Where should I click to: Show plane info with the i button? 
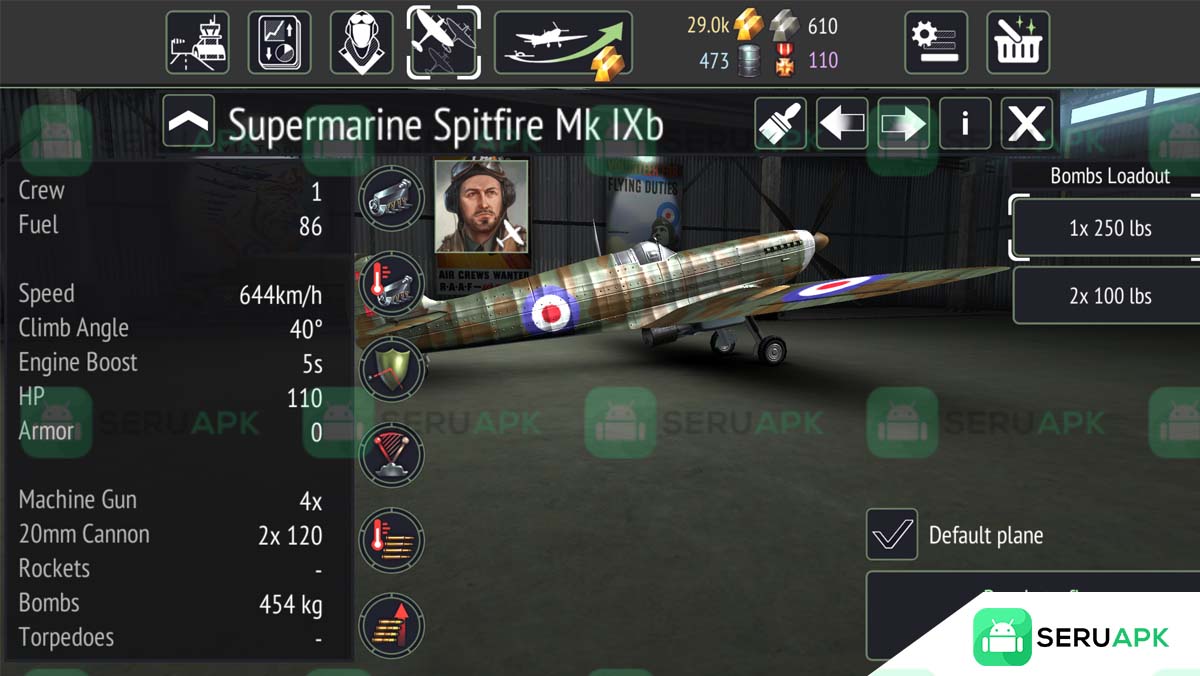pyautogui.click(x=965, y=123)
